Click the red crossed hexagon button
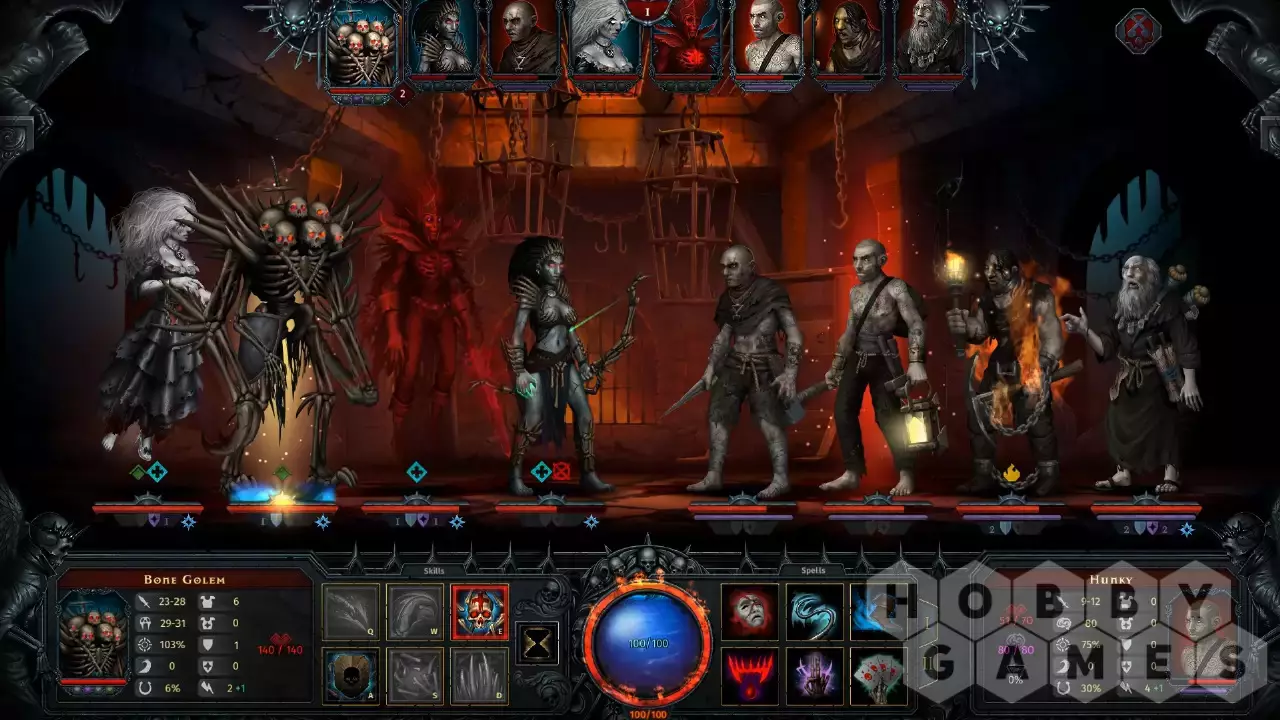1280x720 pixels. point(1137,30)
